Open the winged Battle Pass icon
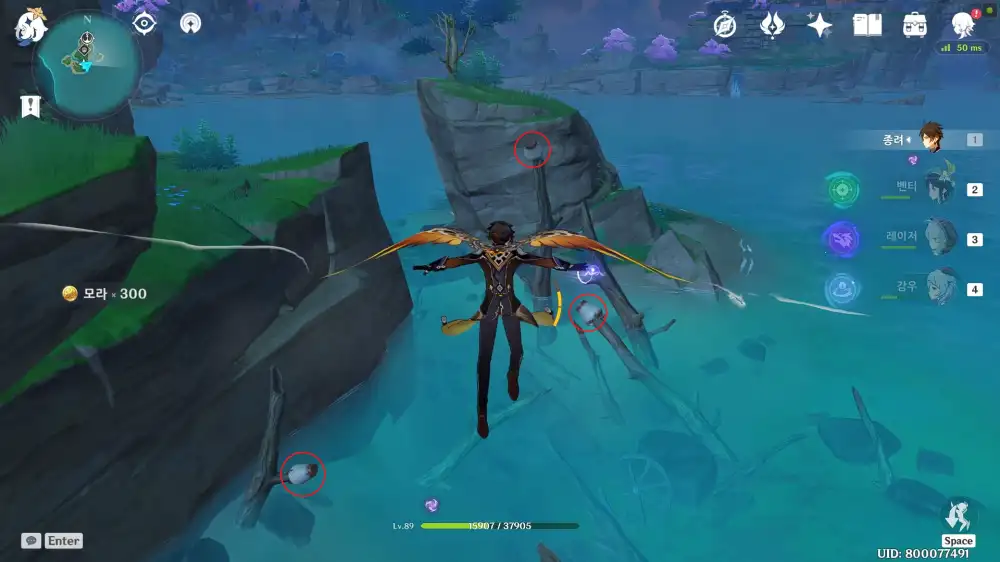This screenshot has height=562, width=1000. click(772, 25)
